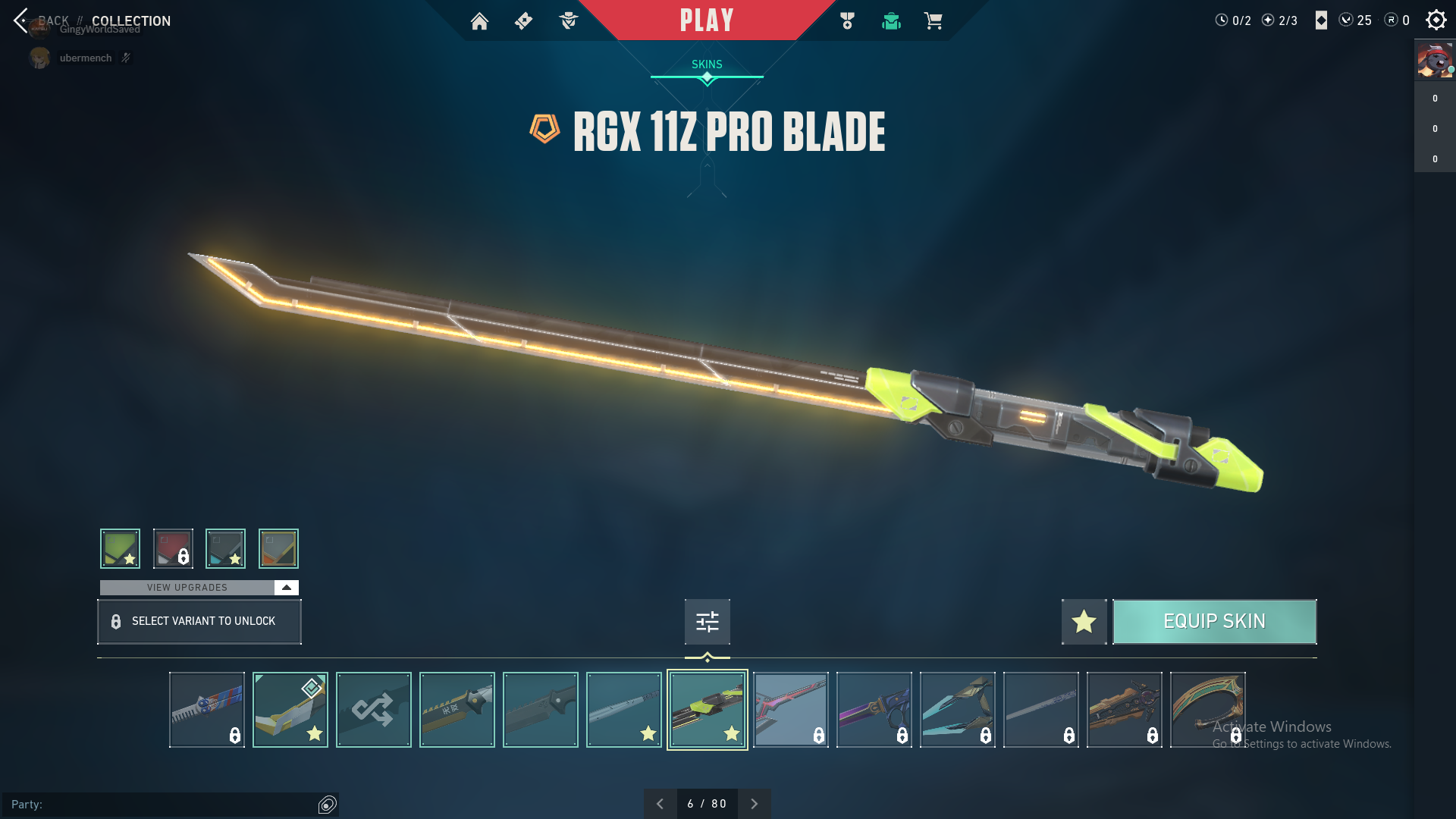Select the randomize shuffle skin tile

pos(374,710)
